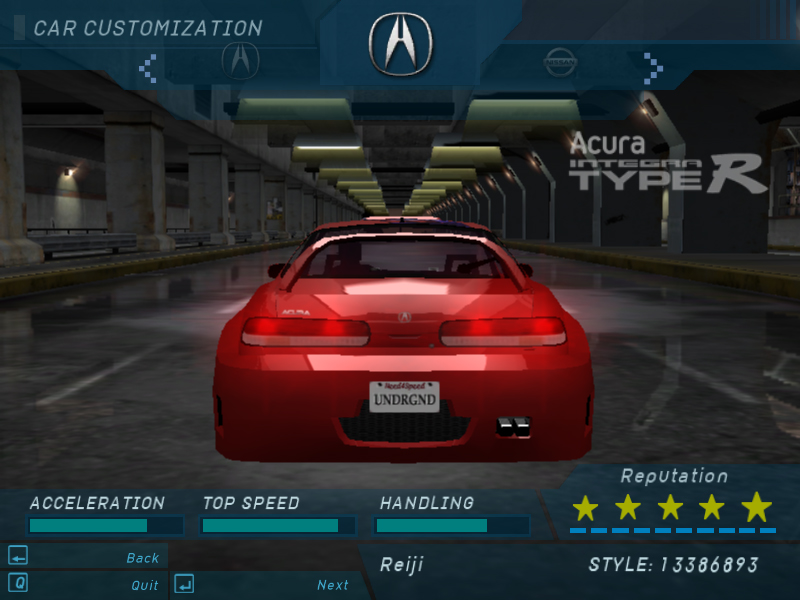Select the Nissan brand logo
800x600 pixels.
tap(561, 62)
